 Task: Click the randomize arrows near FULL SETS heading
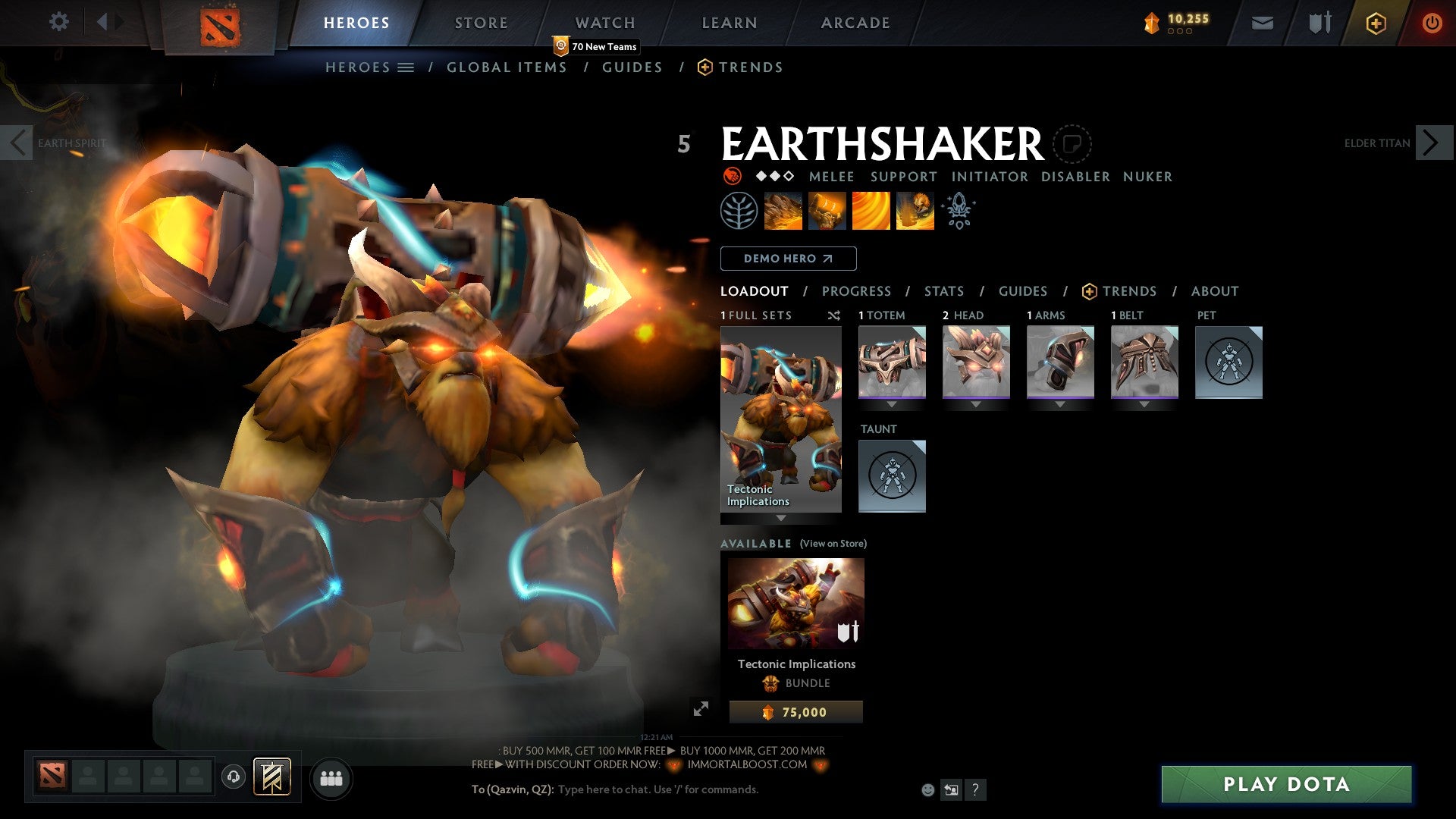click(833, 315)
